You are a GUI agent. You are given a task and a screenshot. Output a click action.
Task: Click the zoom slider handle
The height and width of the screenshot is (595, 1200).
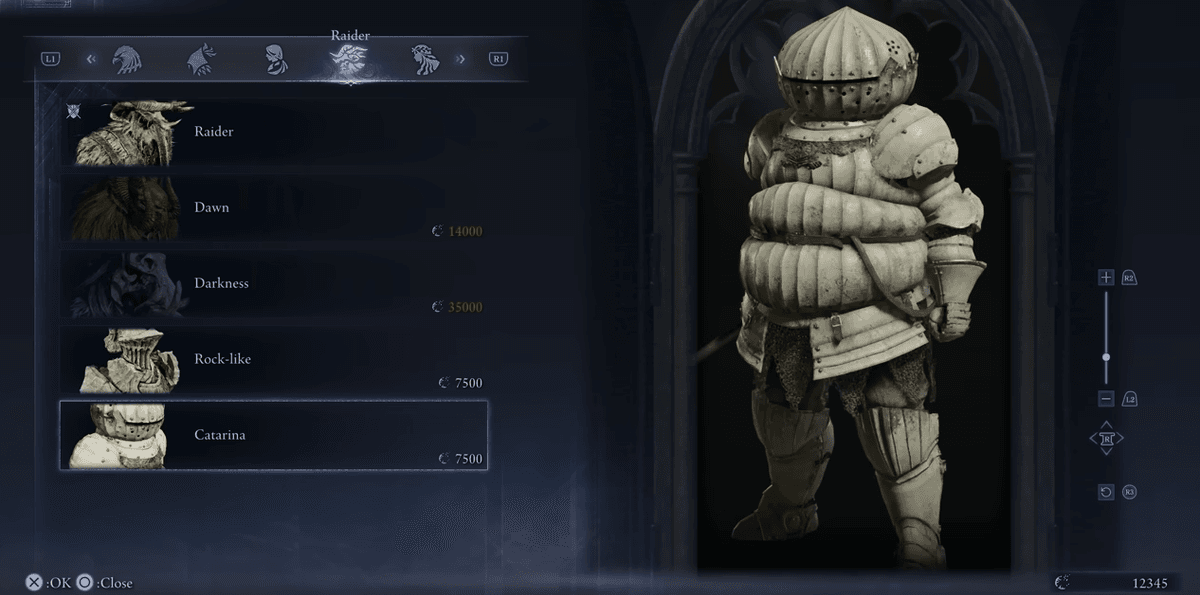1106,357
